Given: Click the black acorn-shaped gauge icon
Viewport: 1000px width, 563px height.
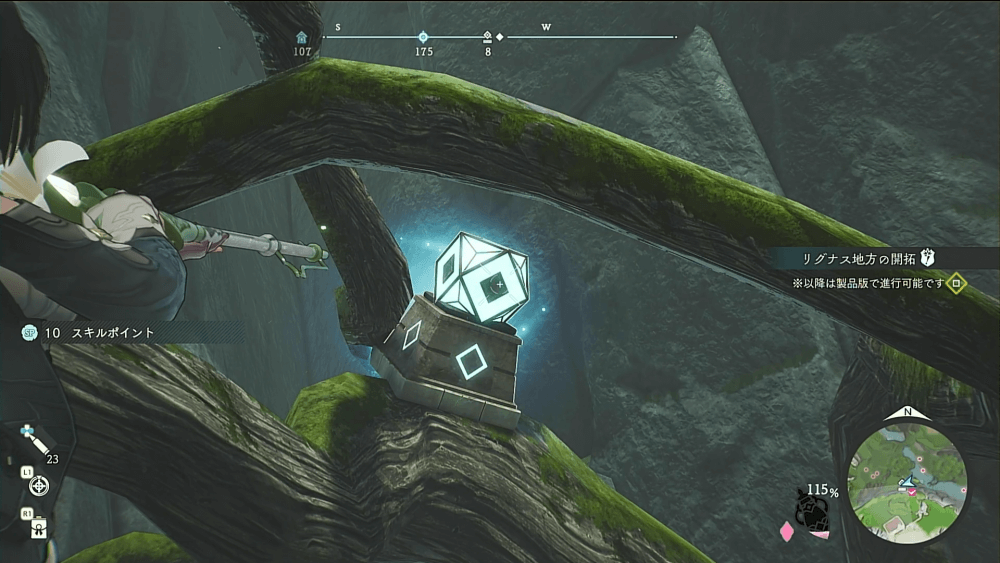Looking at the screenshot, I should (809, 510).
